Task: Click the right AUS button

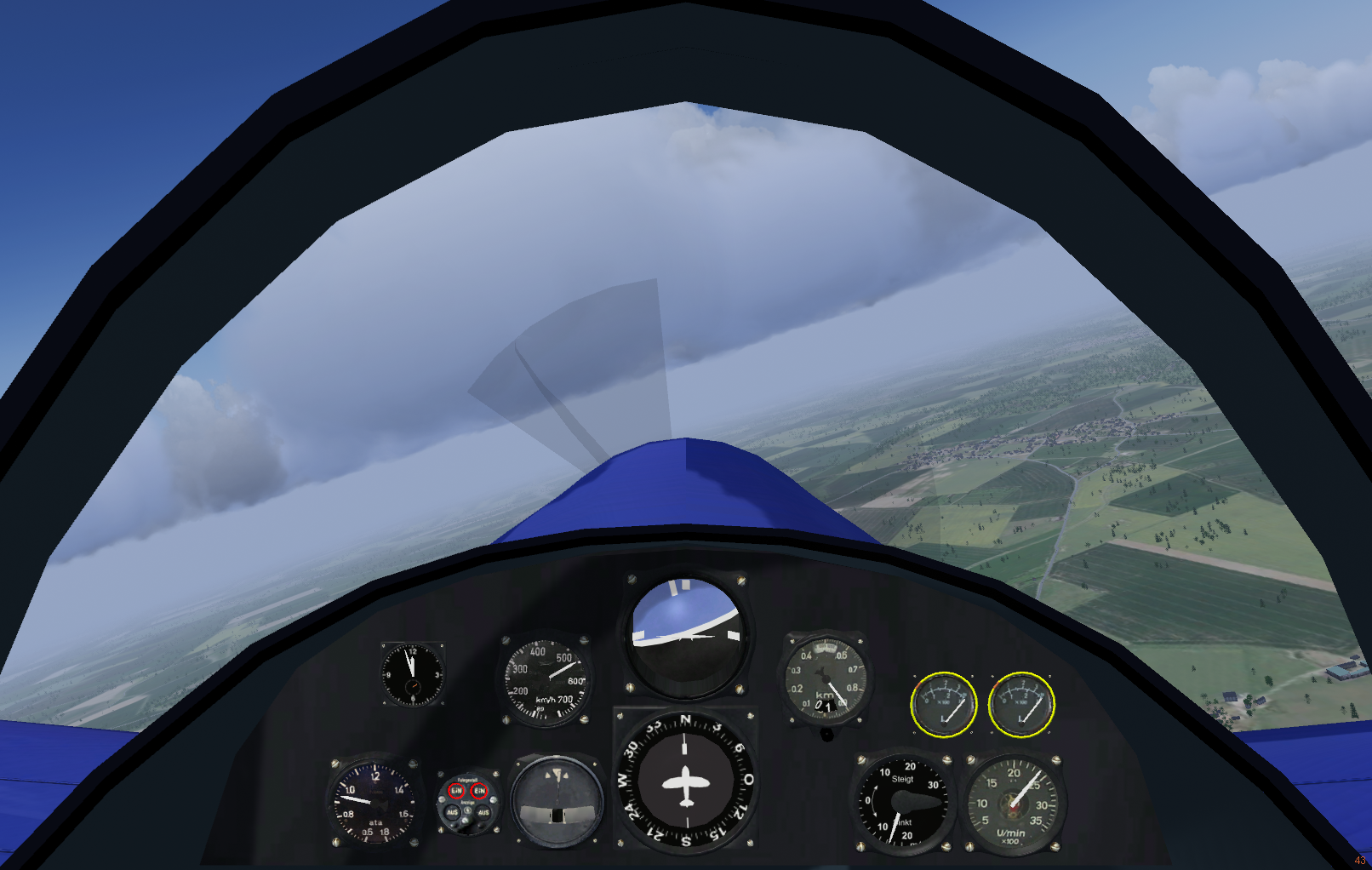Action: click(x=483, y=813)
